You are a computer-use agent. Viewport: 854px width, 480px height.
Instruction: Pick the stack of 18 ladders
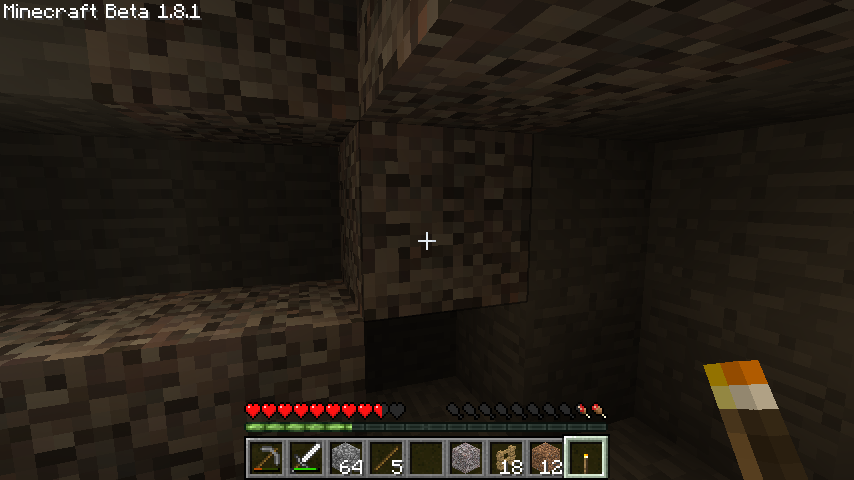[506, 458]
